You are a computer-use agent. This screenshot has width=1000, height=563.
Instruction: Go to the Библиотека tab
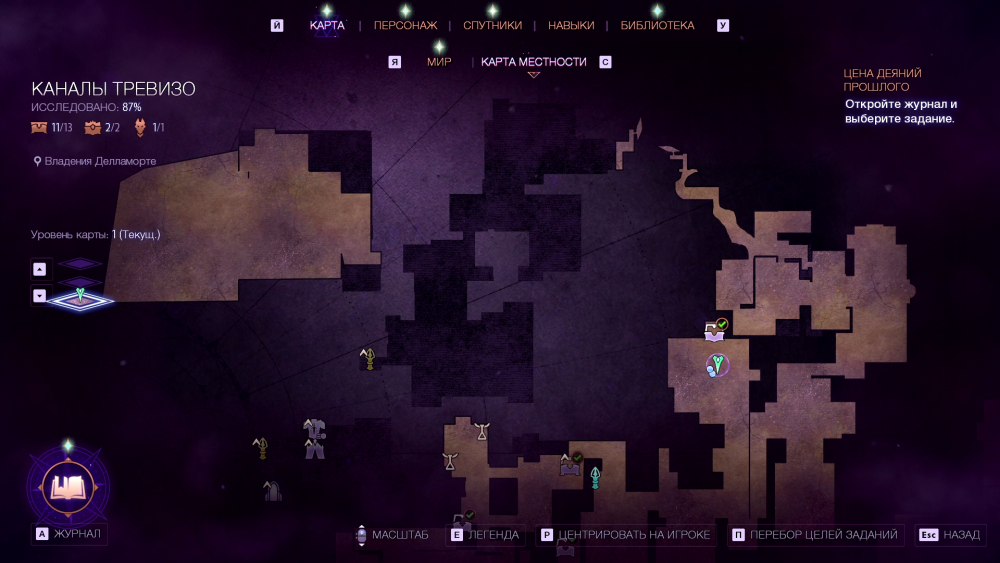(x=657, y=26)
